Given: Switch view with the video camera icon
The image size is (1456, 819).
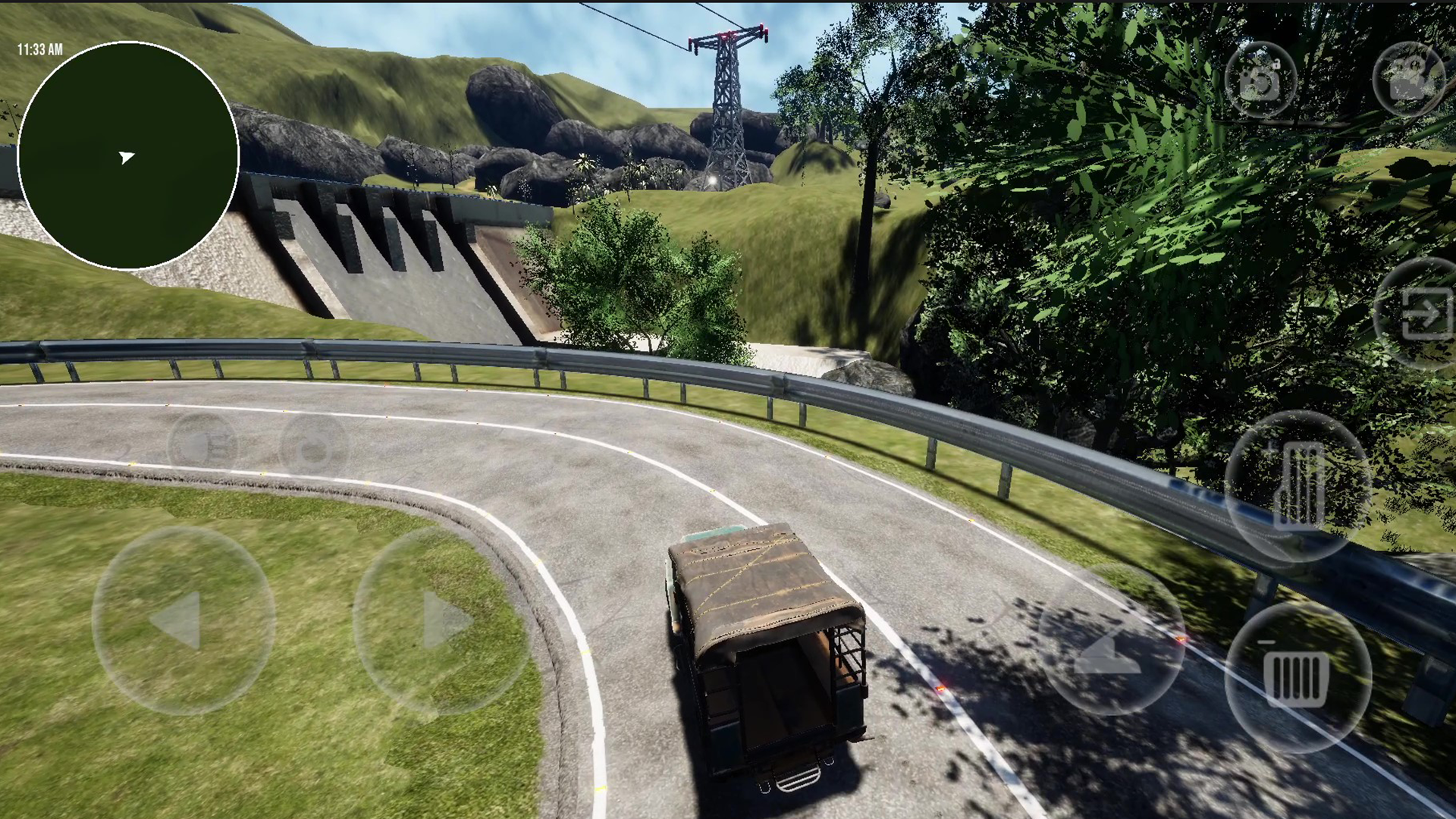Looking at the screenshot, I should (1408, 79).
